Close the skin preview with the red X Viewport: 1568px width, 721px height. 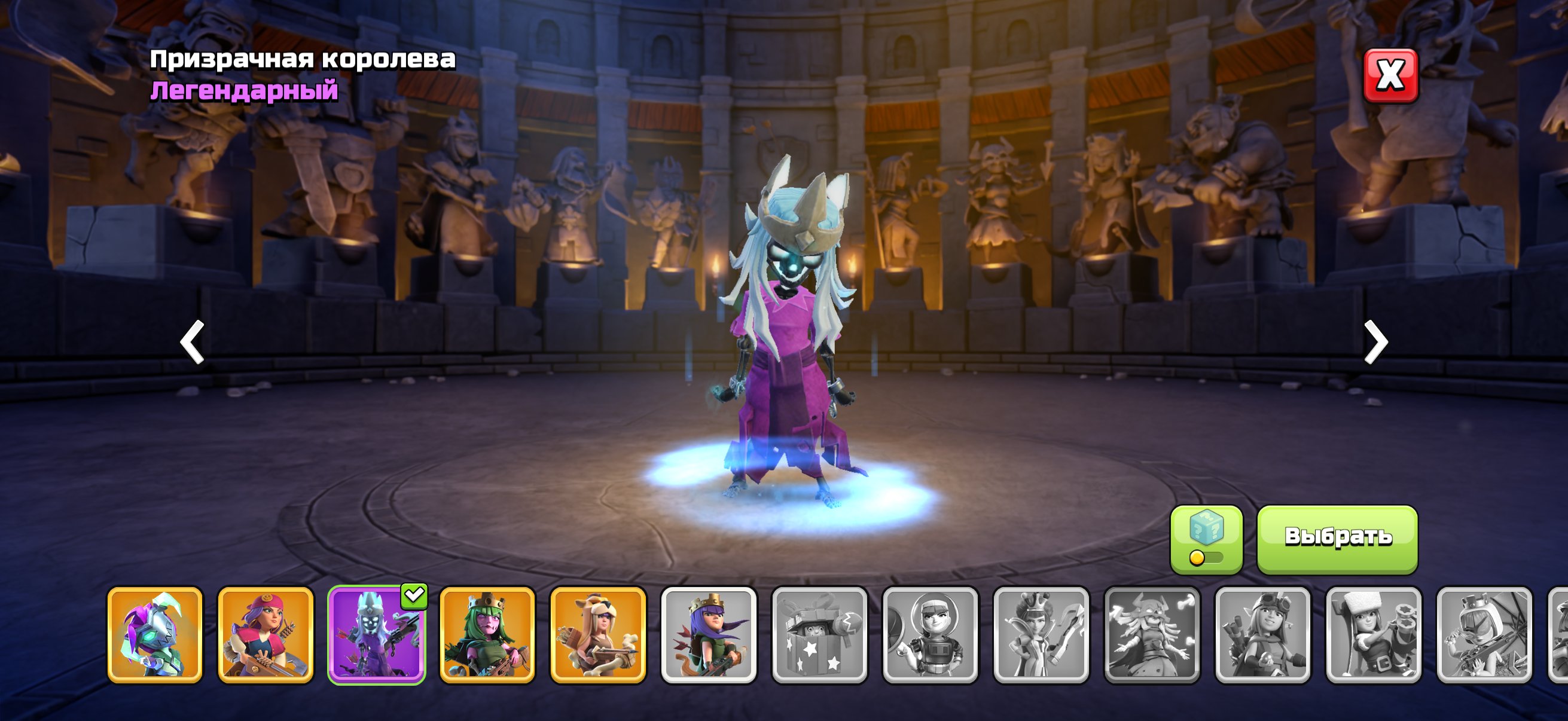pos(1390,75)
